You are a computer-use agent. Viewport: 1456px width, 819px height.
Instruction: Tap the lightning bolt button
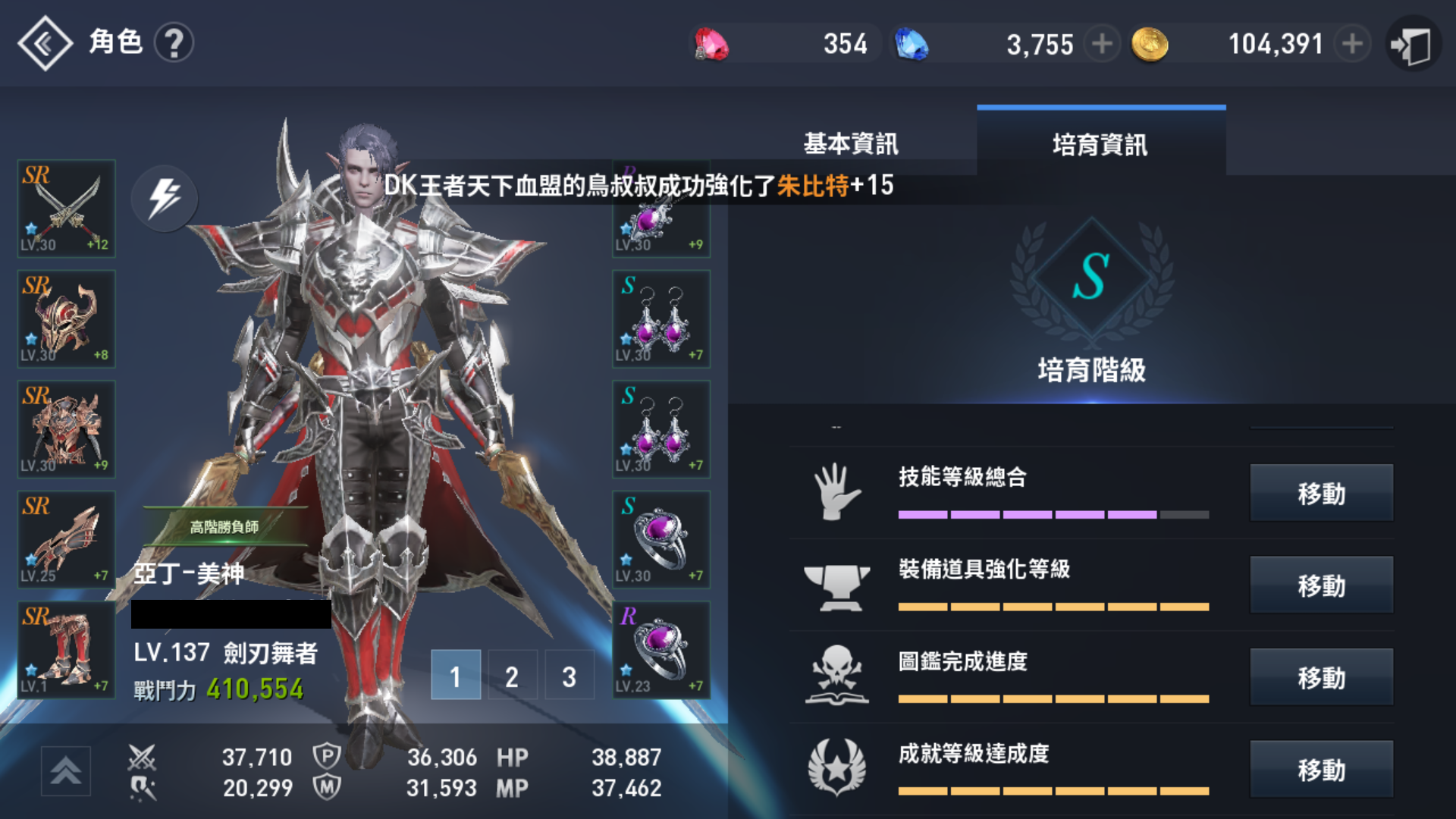point(165,198)
